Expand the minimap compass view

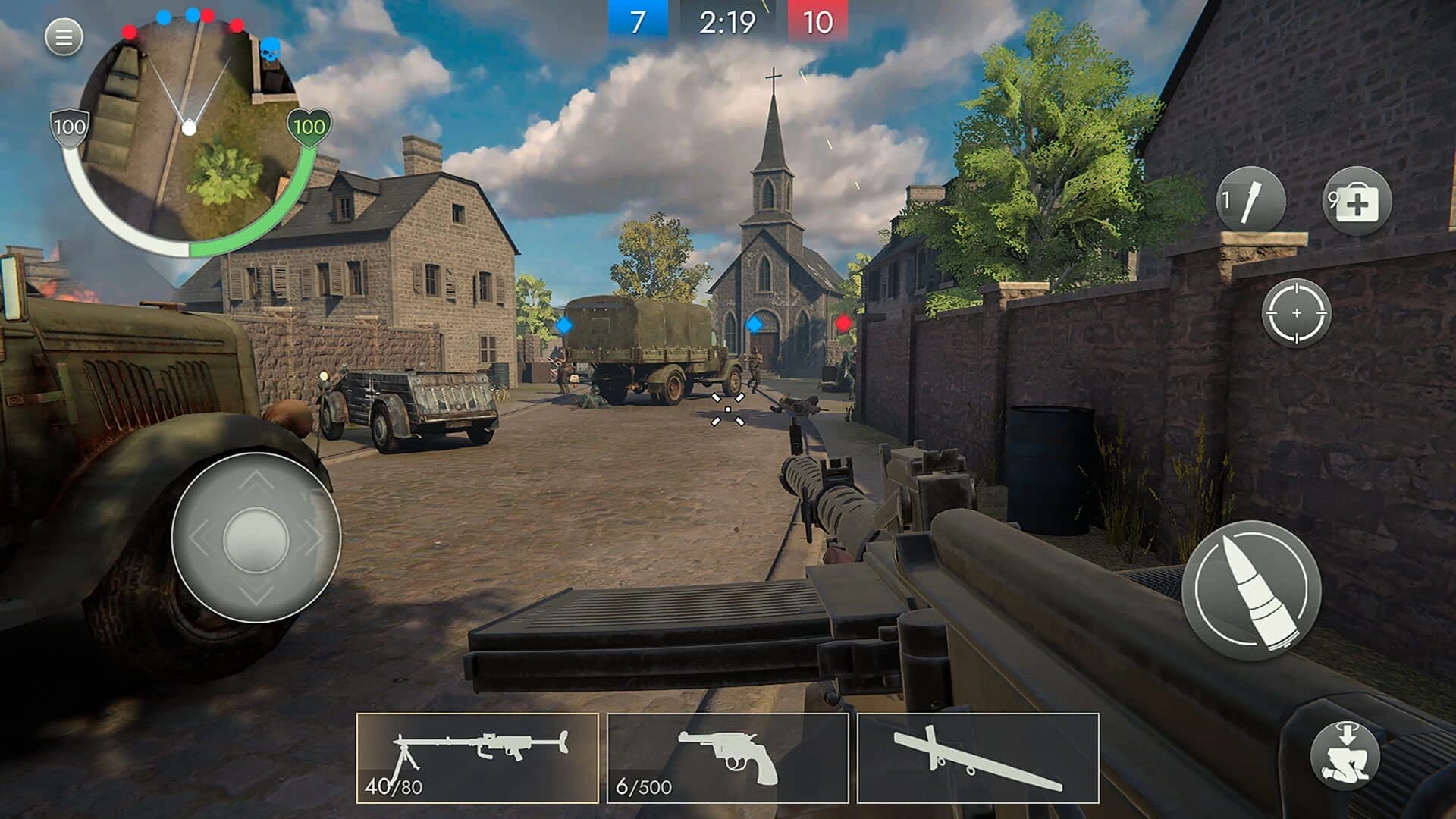click(190, 129)
